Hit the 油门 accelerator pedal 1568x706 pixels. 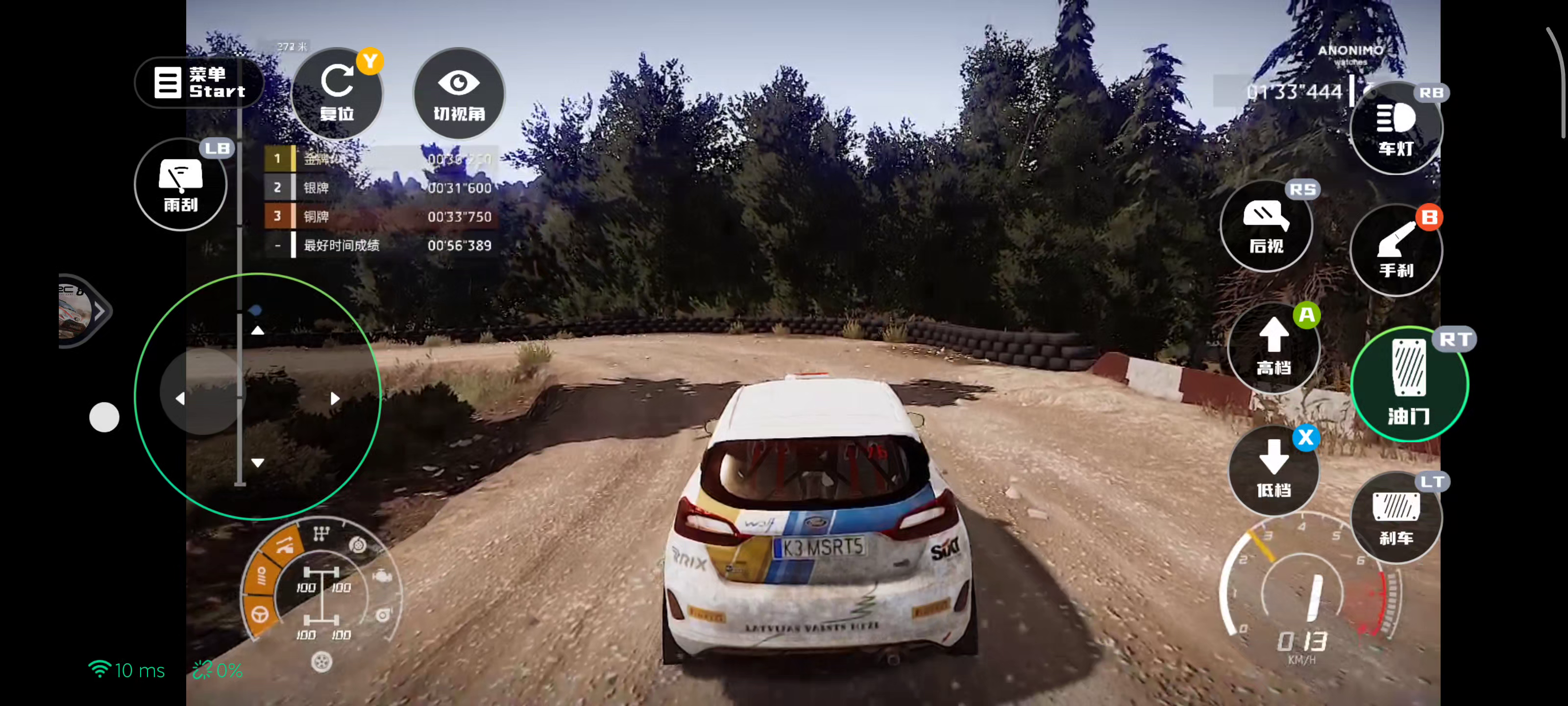(1409, 384)
